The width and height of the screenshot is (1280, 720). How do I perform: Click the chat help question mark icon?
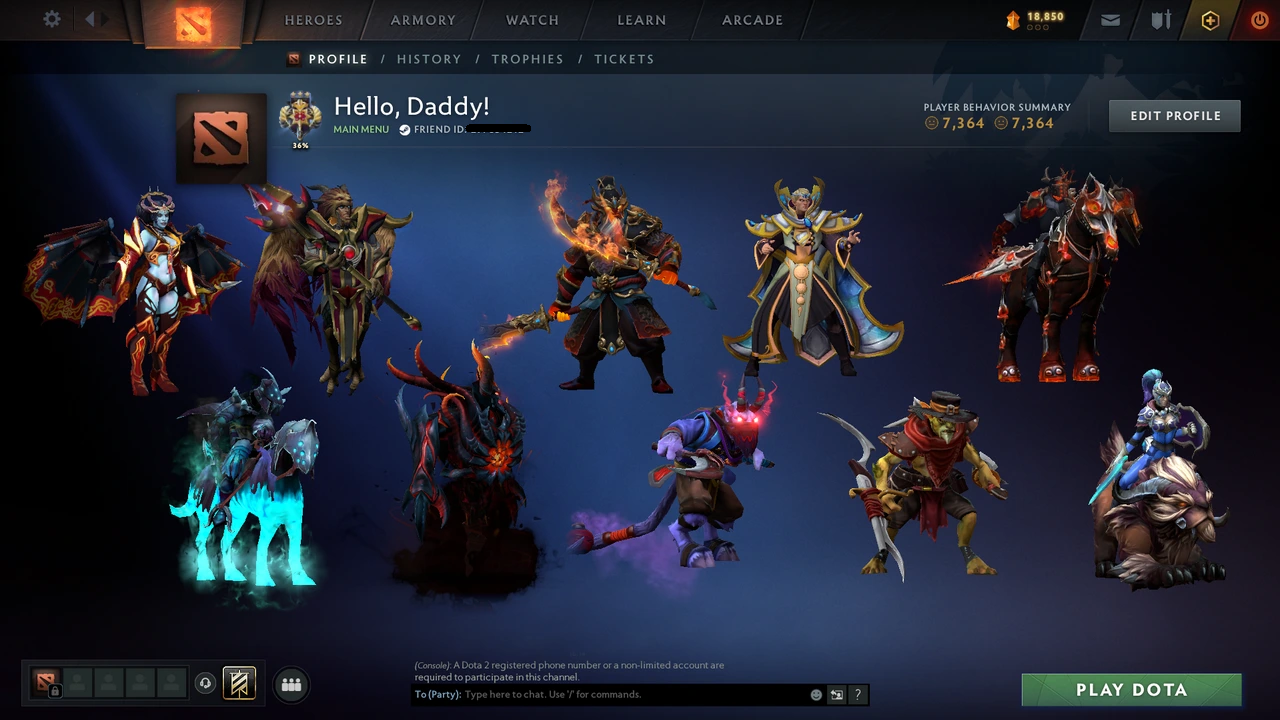[858, 694]
